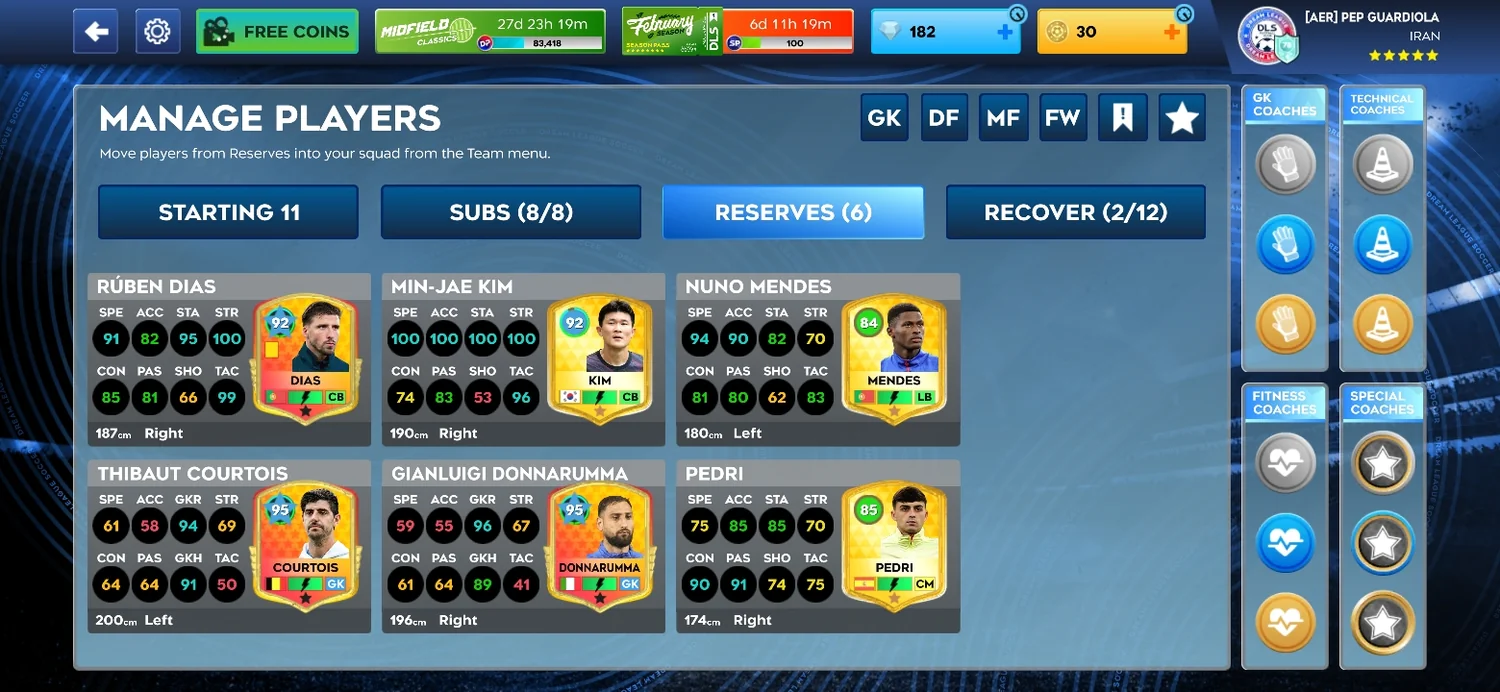Claim Free Coins video reward

coord(277,32)
